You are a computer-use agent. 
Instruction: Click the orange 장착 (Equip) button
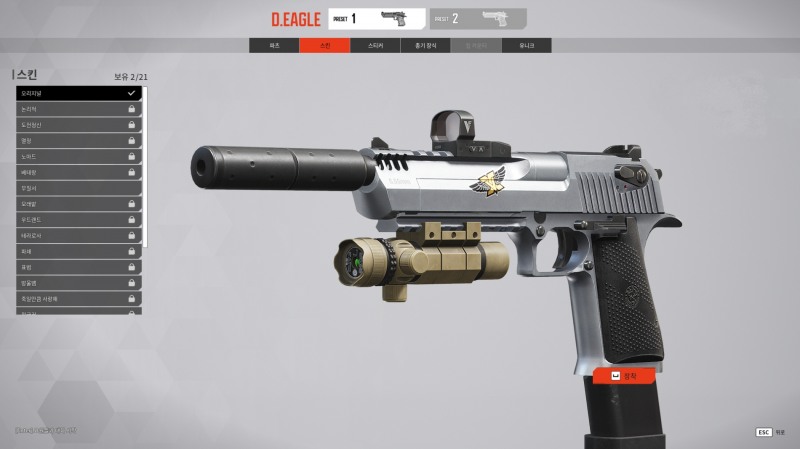(624, 376)
